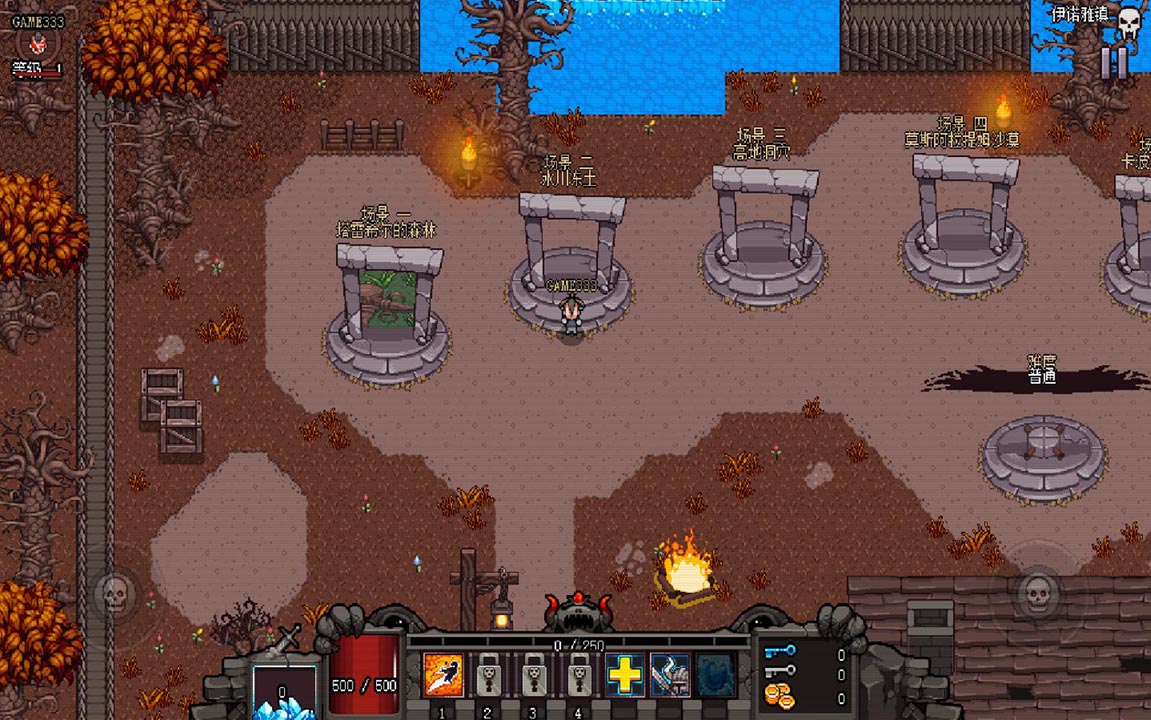Open the sword and armor equipment icon
The height and width of the screenshot is (720, 1151).
[x=670, y=675]
